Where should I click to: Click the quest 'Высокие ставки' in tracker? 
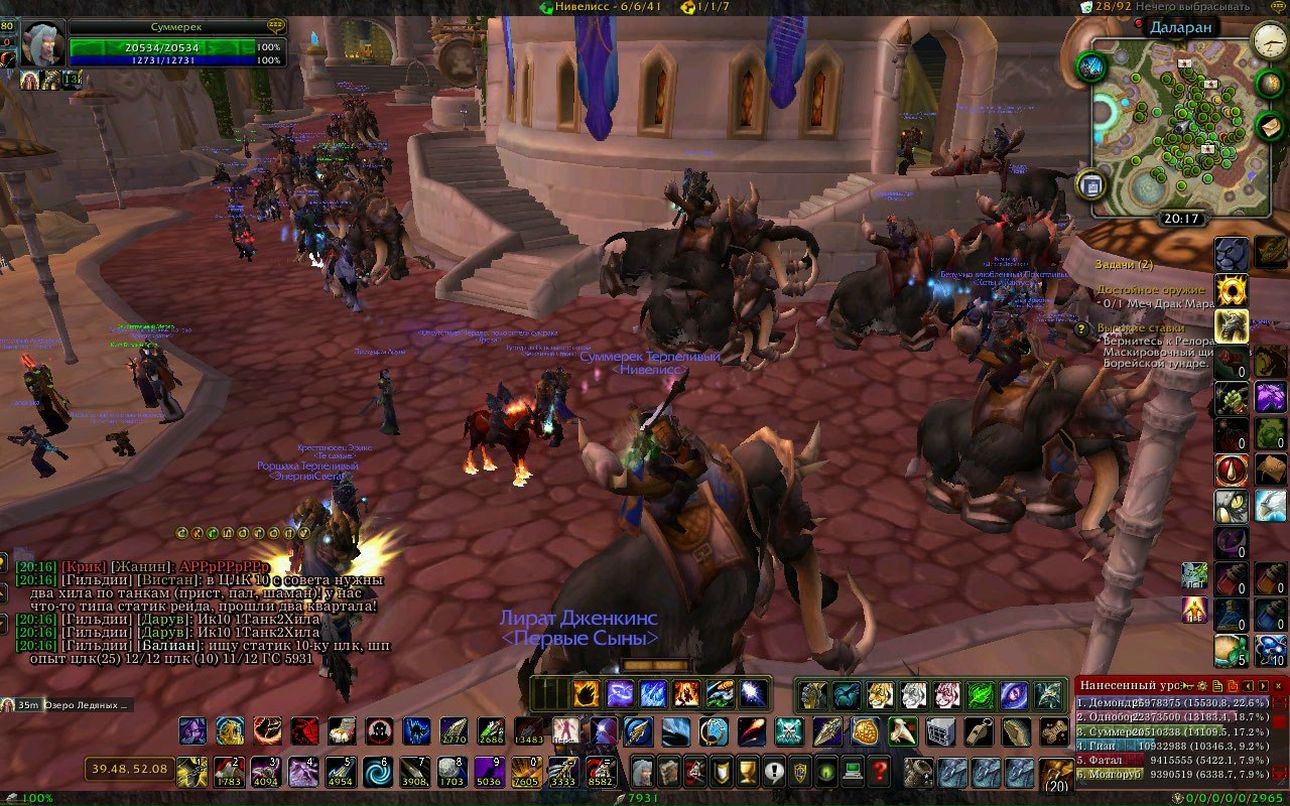point(1140,327)
